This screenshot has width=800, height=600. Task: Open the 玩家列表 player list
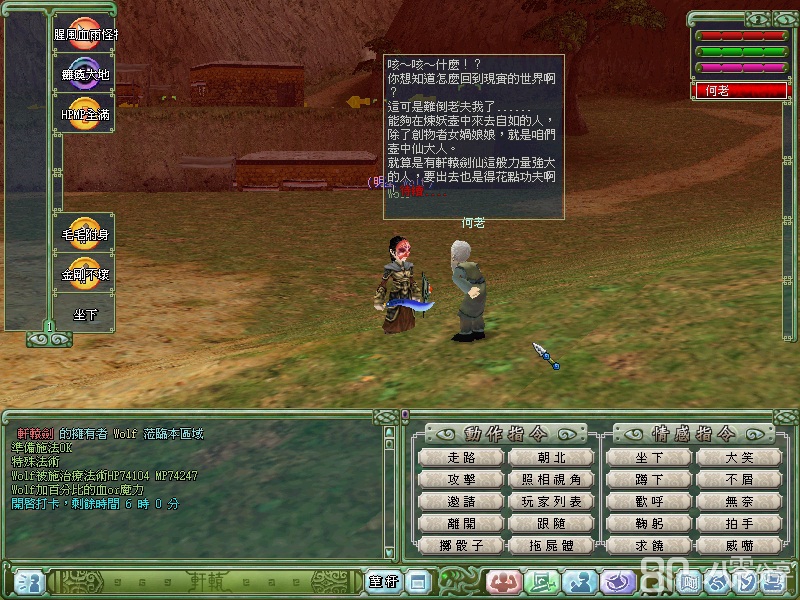pos(551,501)
